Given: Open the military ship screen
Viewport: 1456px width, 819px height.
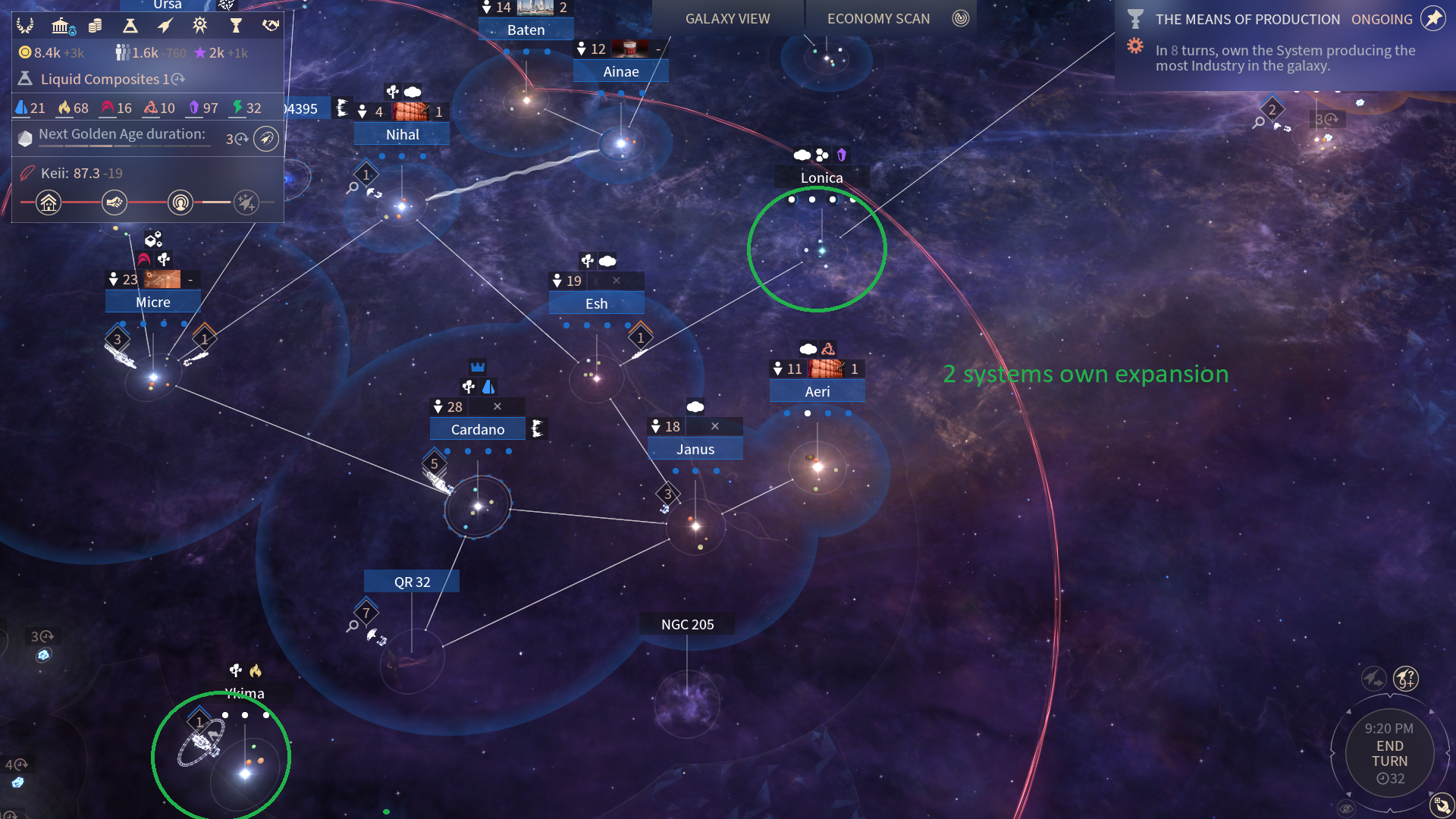Looking at the screenshot, I should (165, 26).
